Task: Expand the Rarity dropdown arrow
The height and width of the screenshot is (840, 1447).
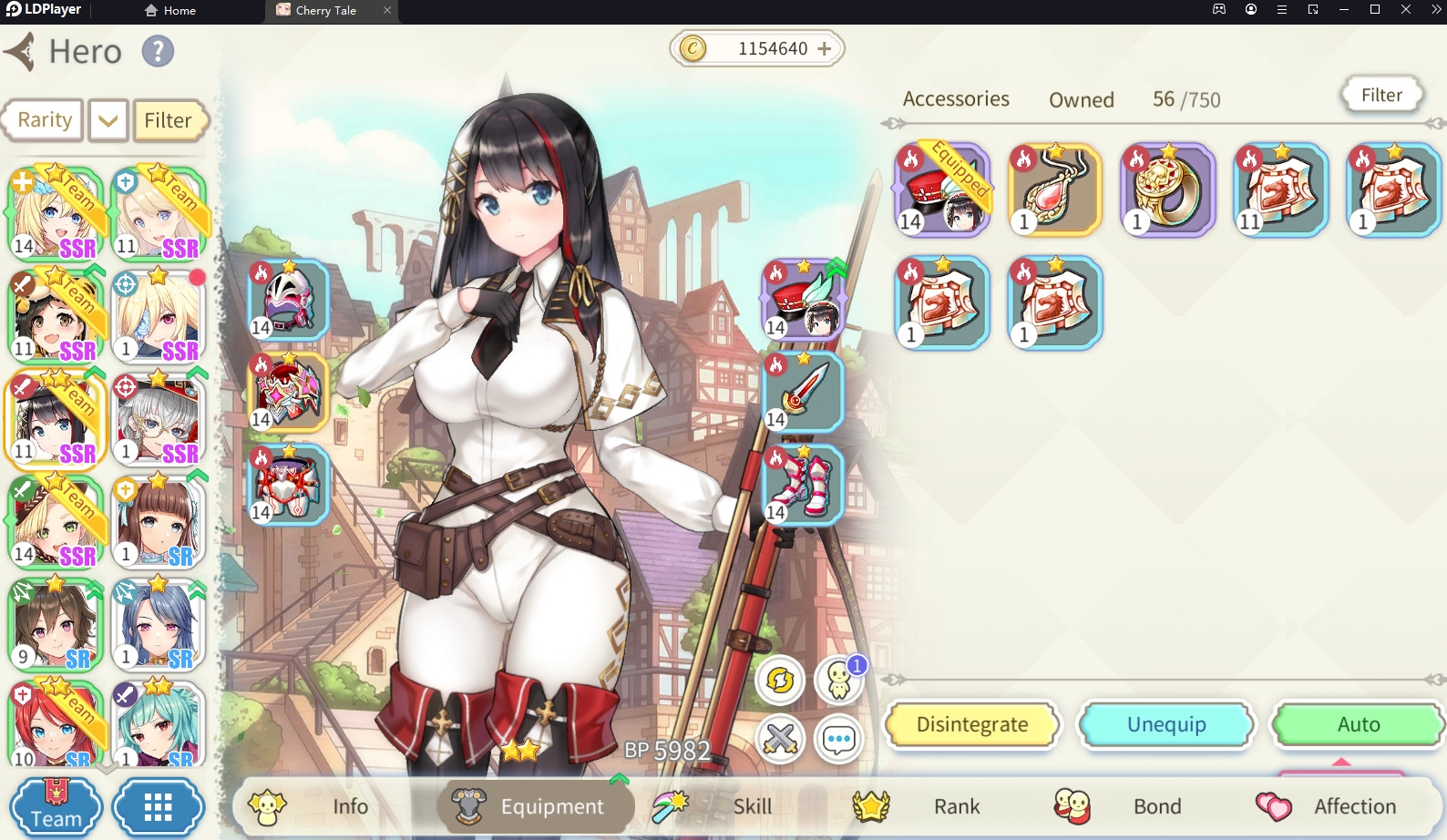Action: pos(107,119)
